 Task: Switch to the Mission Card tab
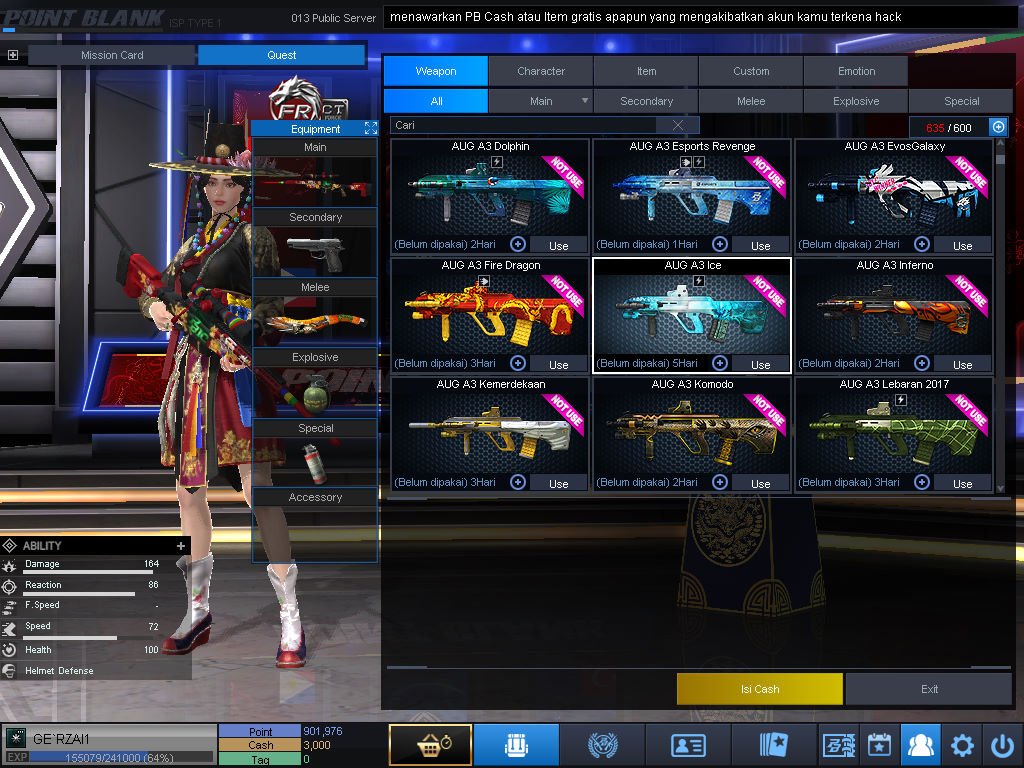pos(112,55)
